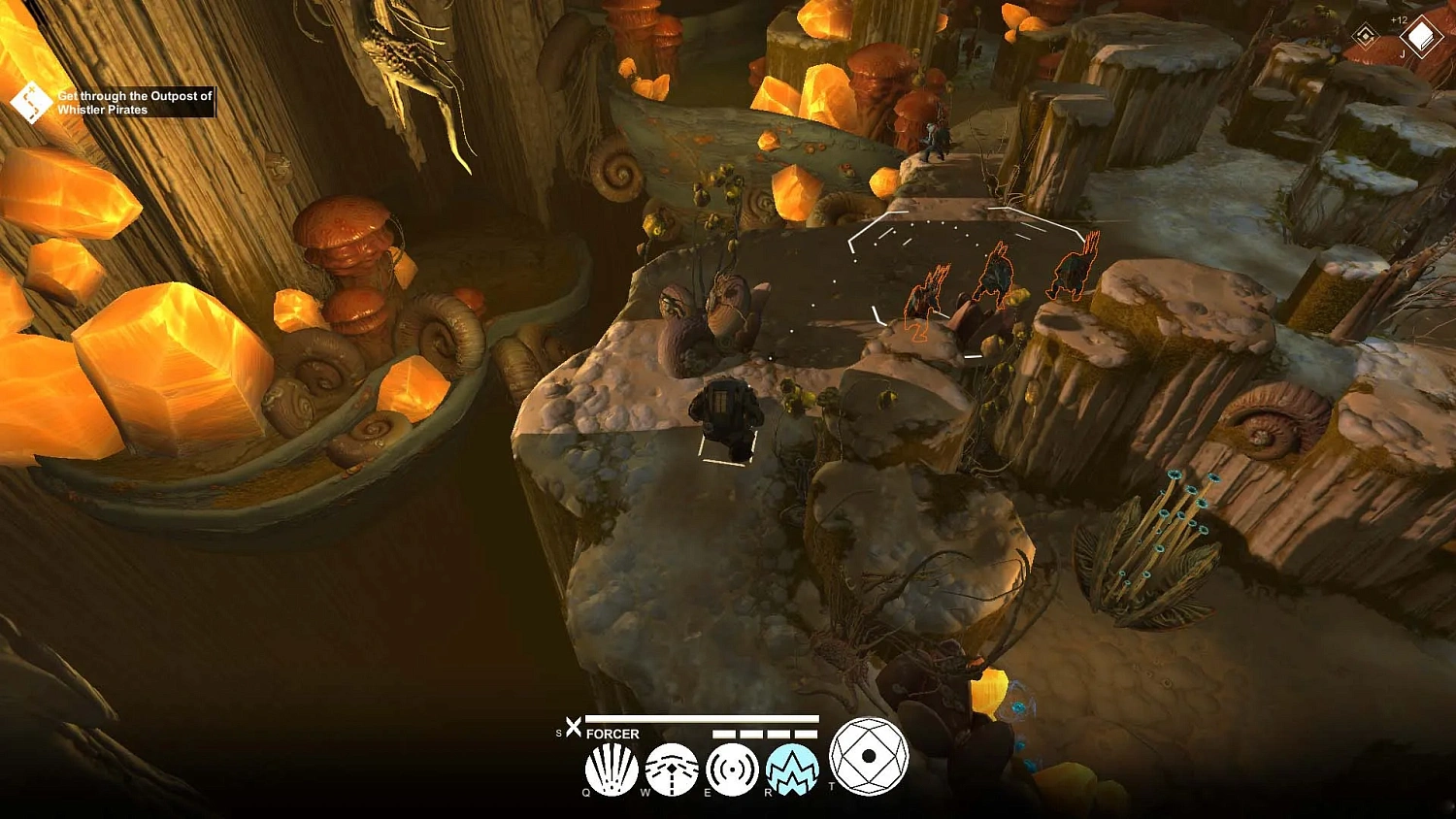Click the diamond cycle icon in top-right corner

click(1366, 36)
